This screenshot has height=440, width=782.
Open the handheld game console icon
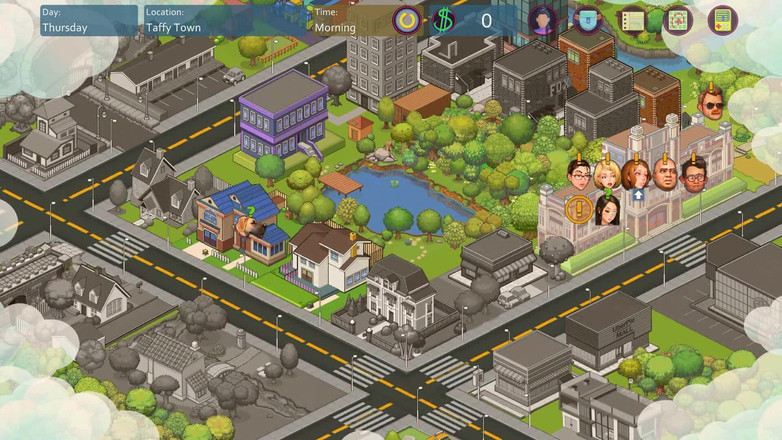click(722, 20)
